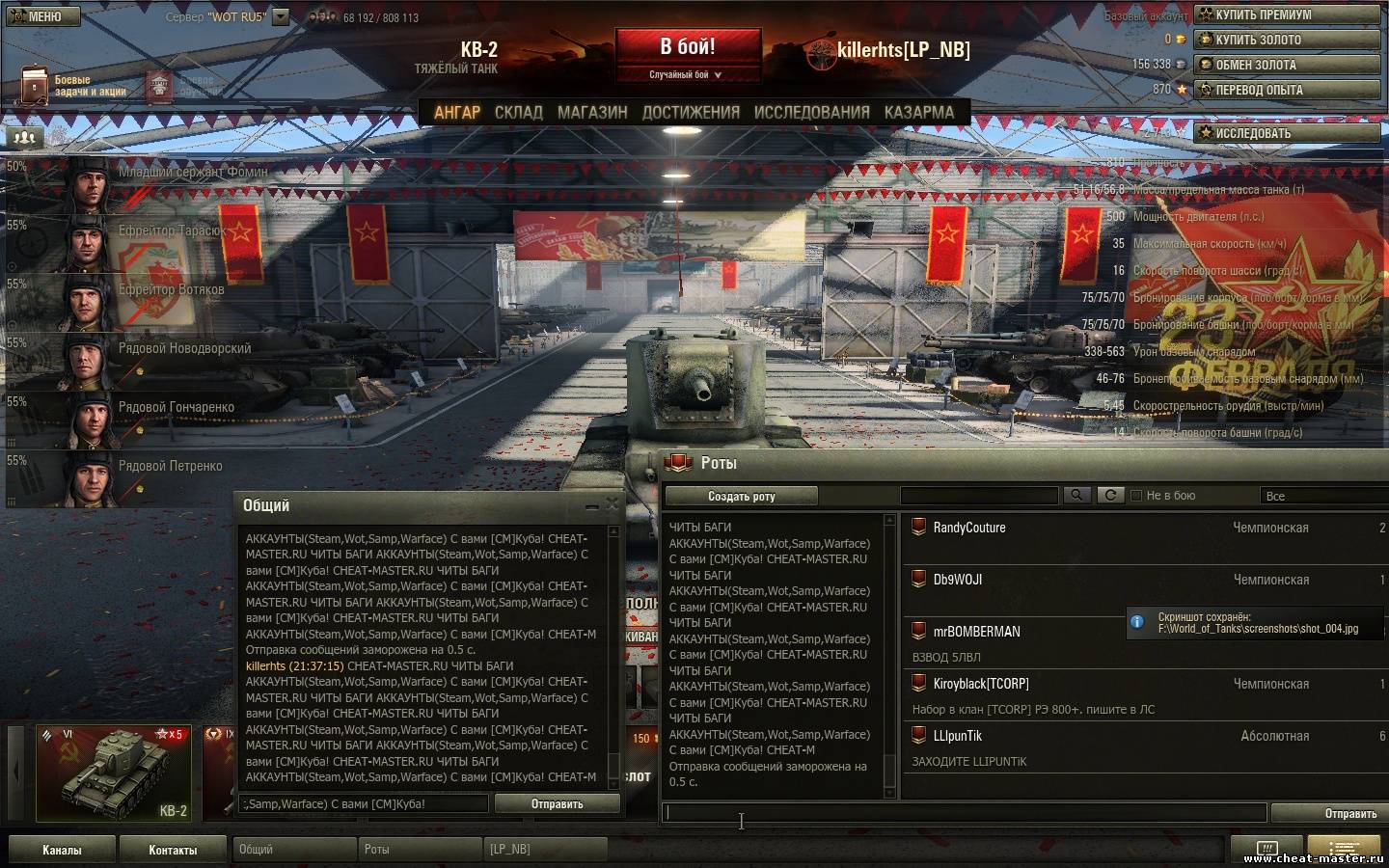Open ПЕРЕВОД ОПЫТА
The image size is (1389, 868).
point(1287,90)
